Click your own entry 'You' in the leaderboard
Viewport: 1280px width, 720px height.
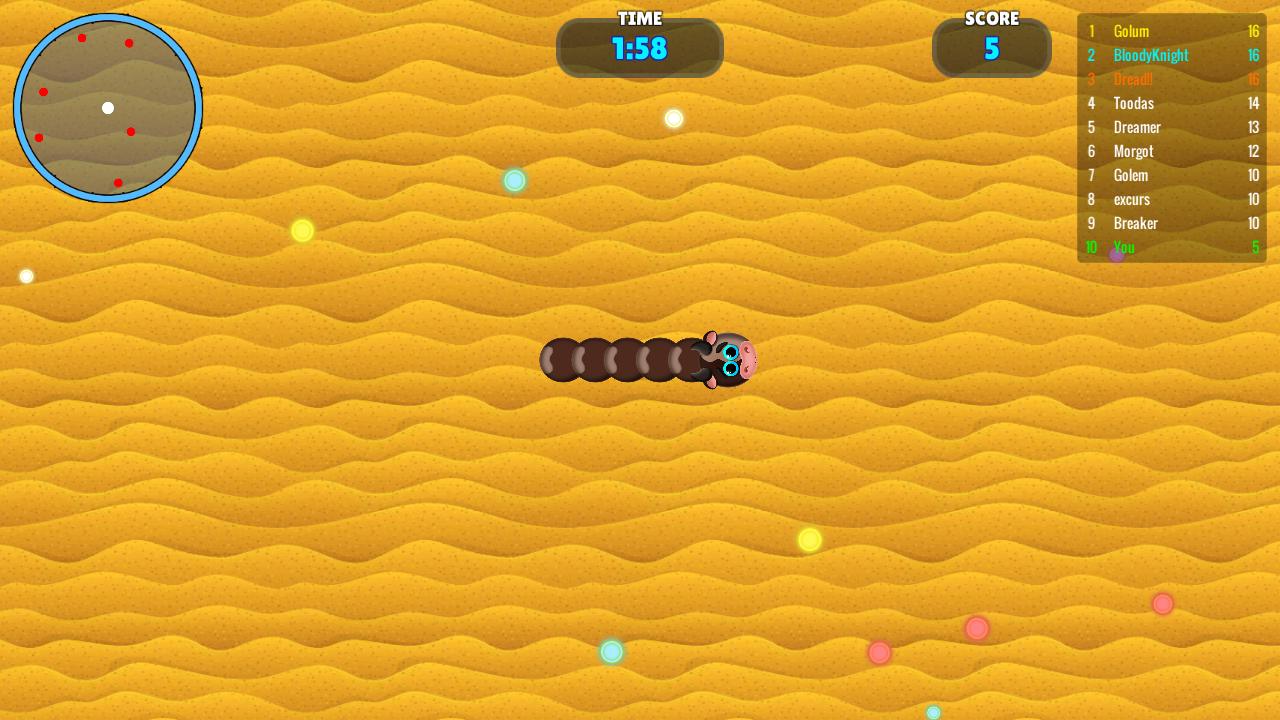(1124, 247)
